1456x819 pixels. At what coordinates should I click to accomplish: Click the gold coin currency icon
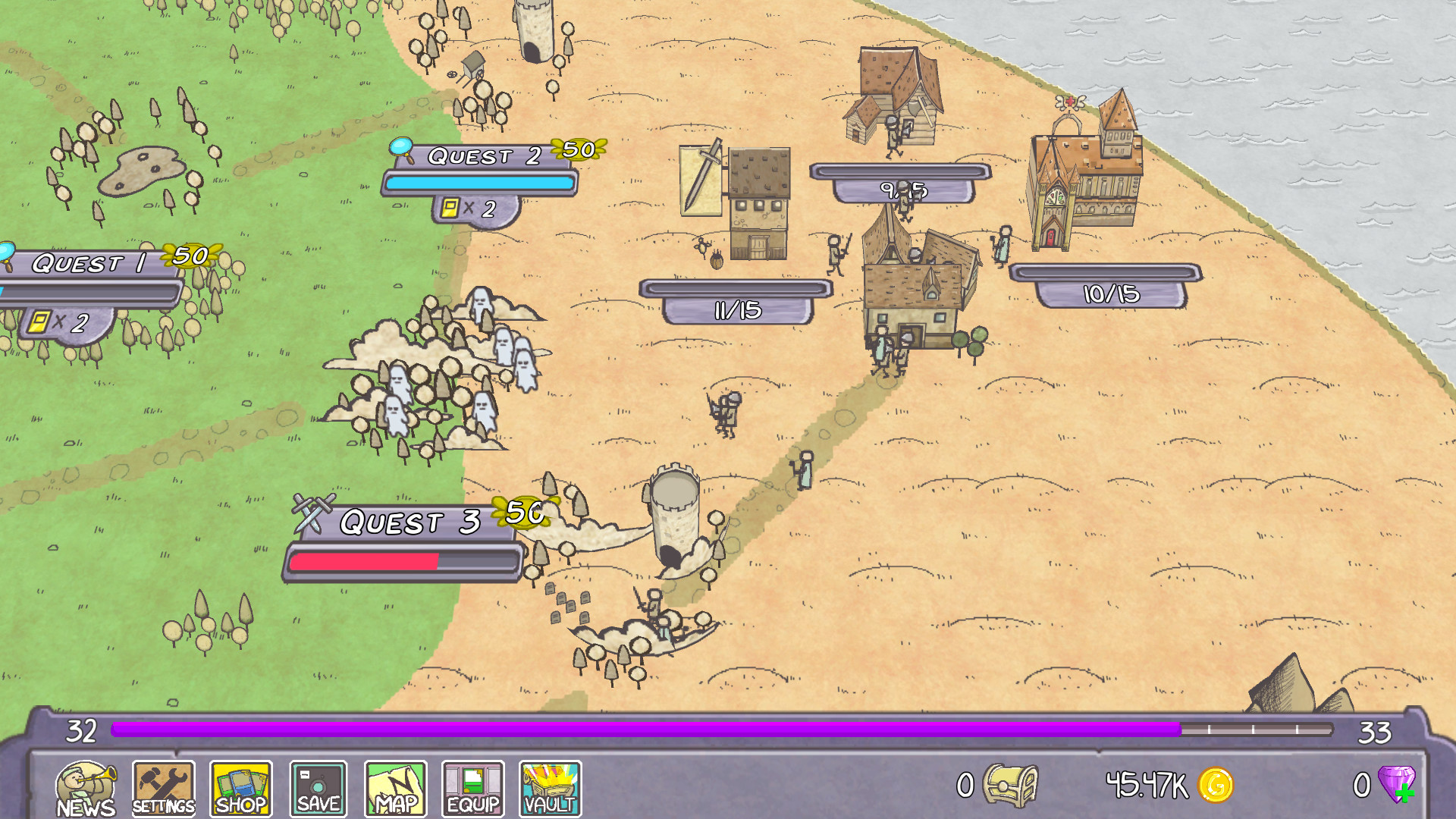[1217, 786]
